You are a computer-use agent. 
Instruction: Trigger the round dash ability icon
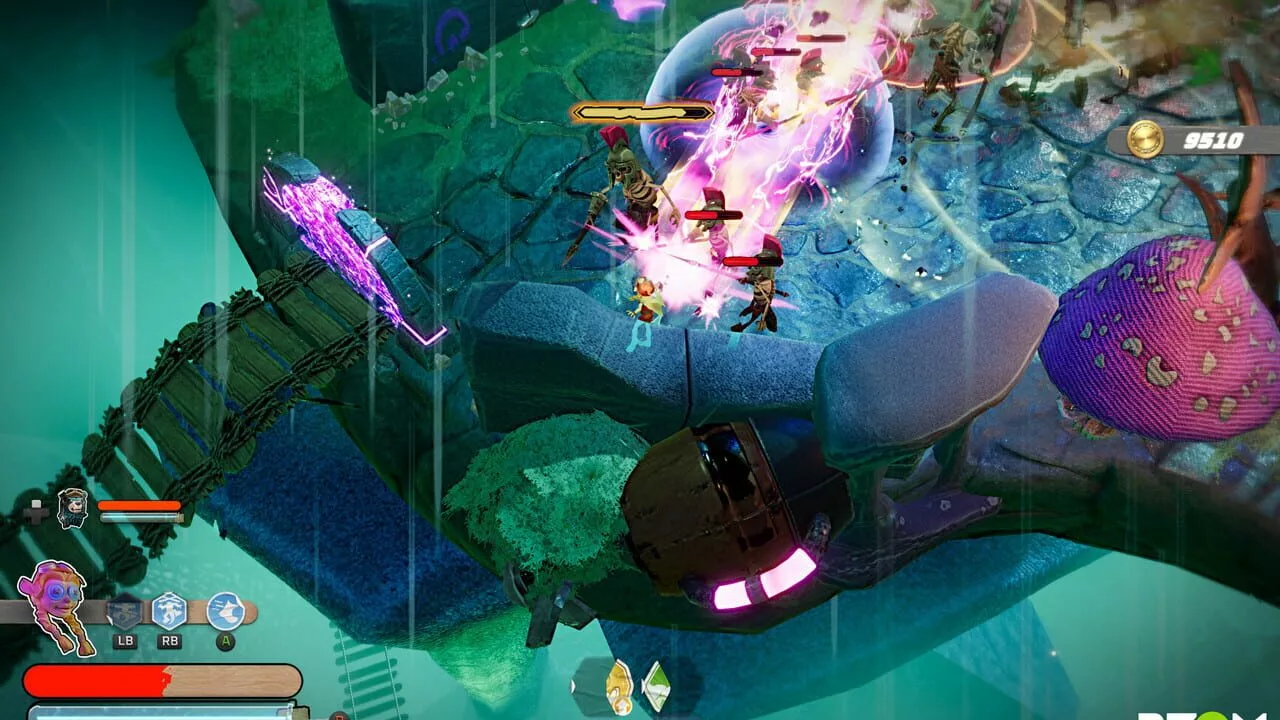(225, 610)
